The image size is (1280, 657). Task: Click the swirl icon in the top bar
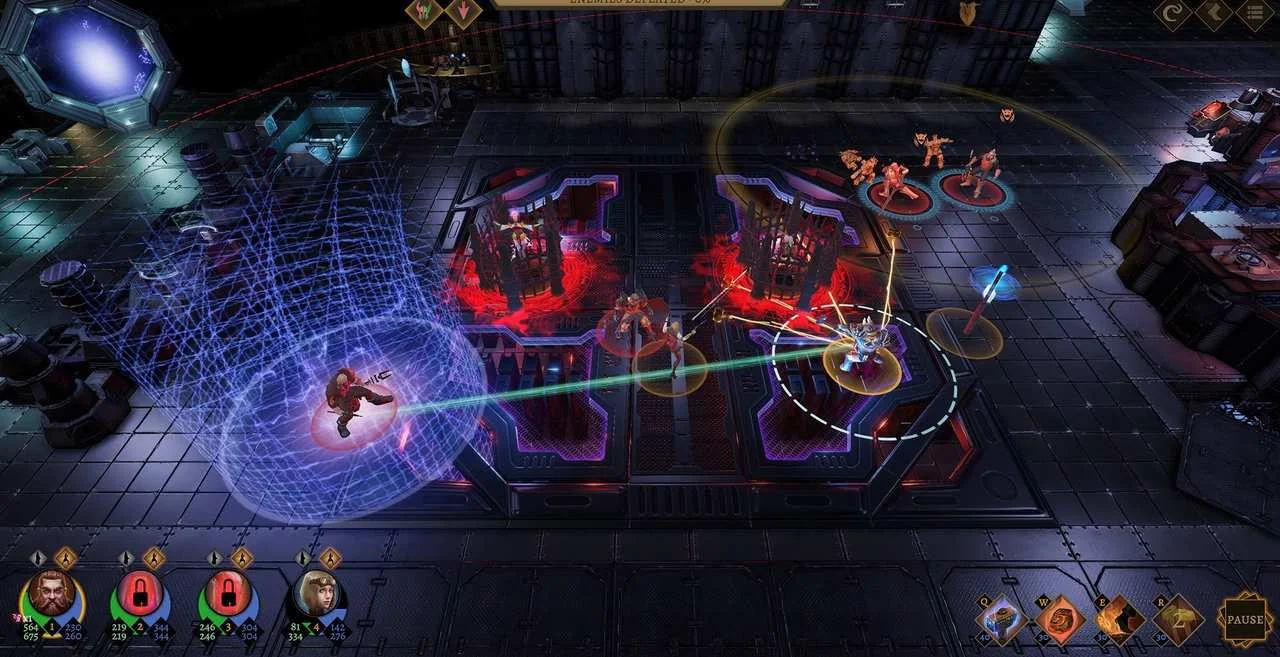1173,14
